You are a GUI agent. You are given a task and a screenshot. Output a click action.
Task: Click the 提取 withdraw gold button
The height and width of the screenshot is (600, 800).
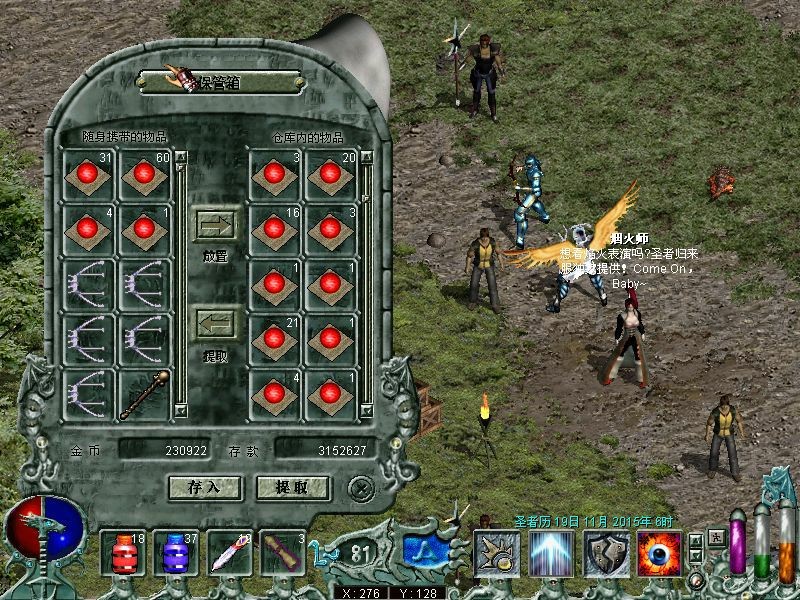pyautogui.click(x=294, y=487)
